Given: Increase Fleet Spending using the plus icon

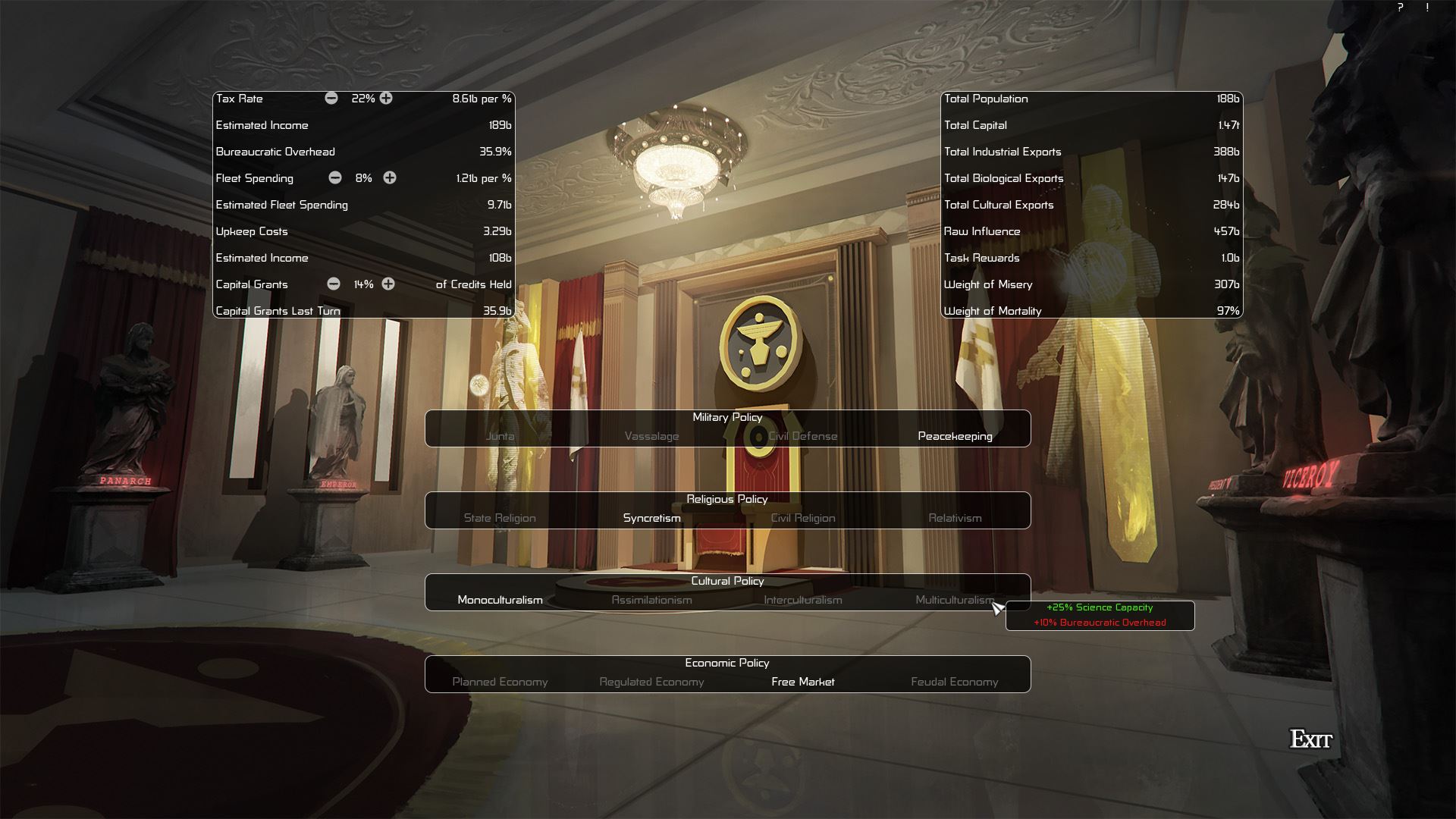Looking at the screenshot, I should [x=390, y=178].
